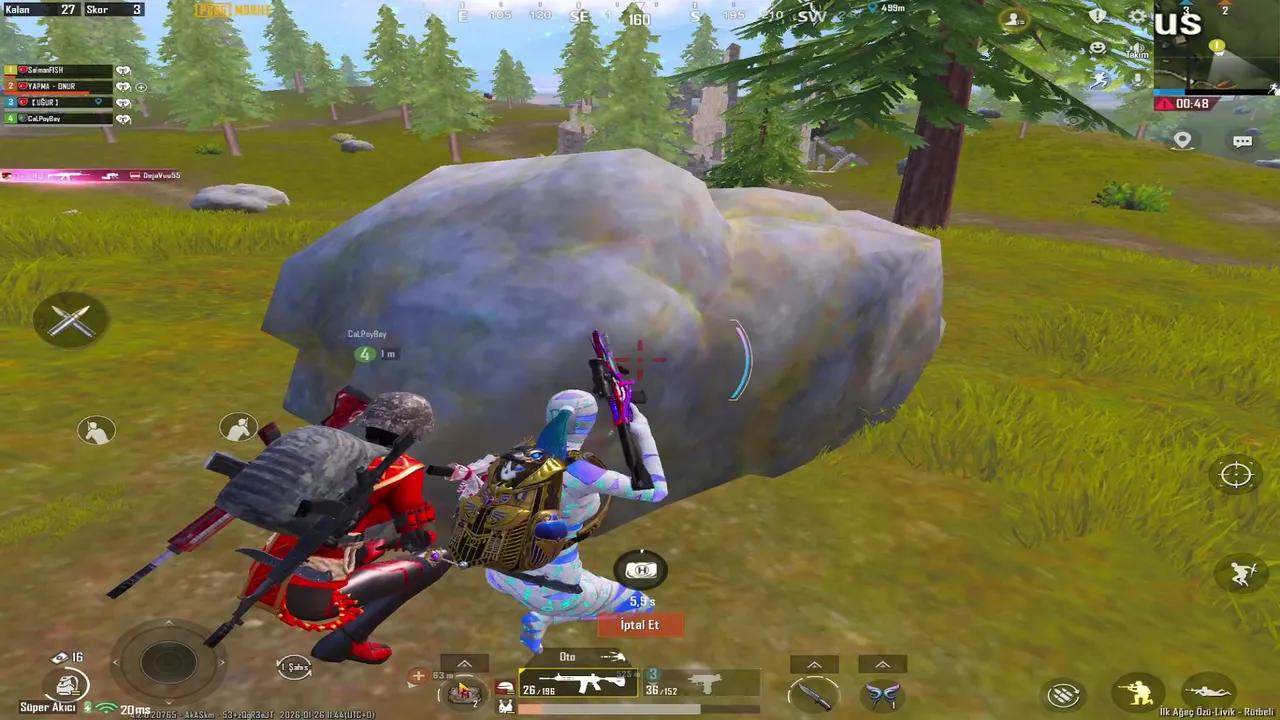The width and height of the screenshot is (1280, 720).
Task: Tap the microphone icon below Takım
Action: point(1137,78)
